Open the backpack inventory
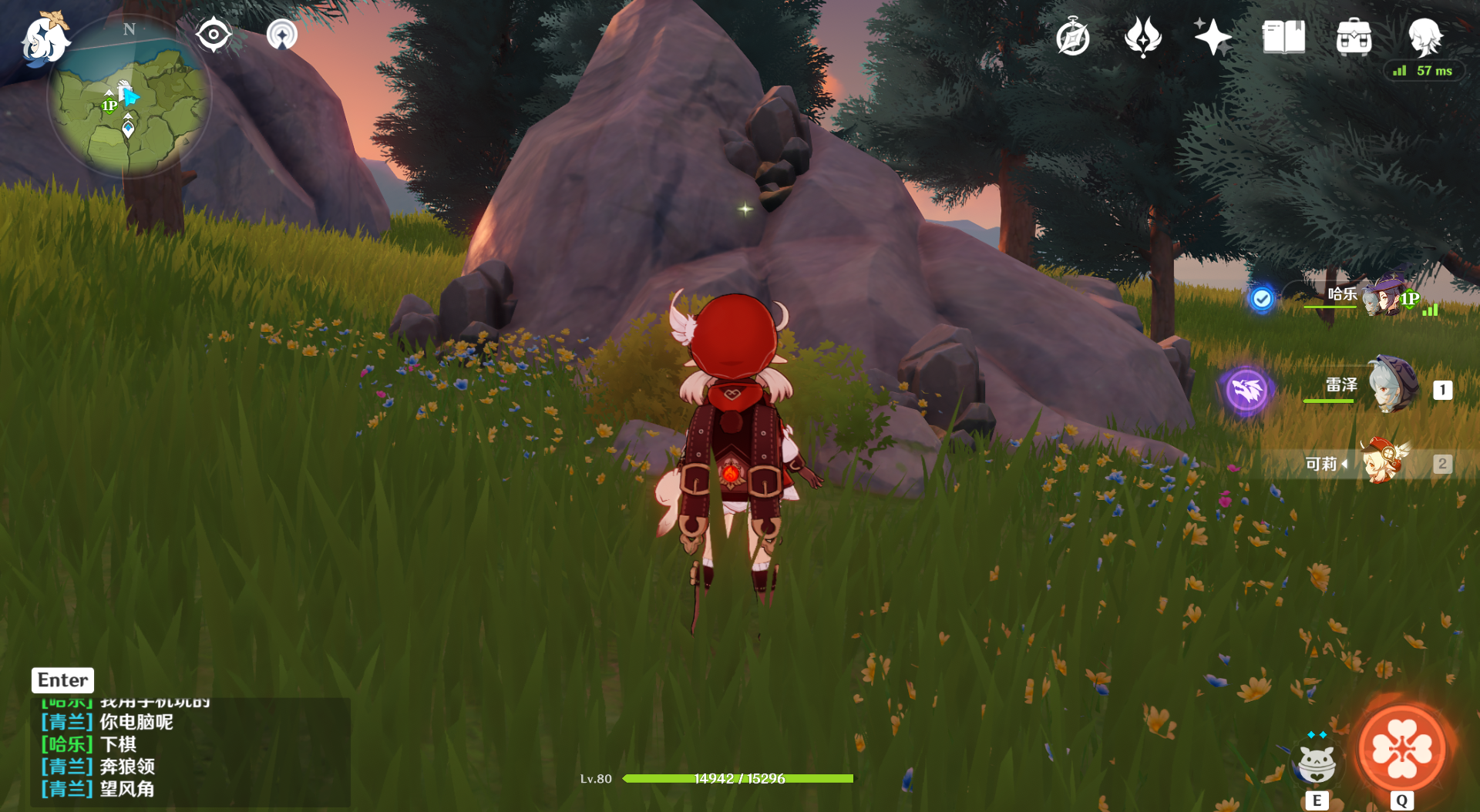Screen dimensions: 1480x812 pos(1354,37)
